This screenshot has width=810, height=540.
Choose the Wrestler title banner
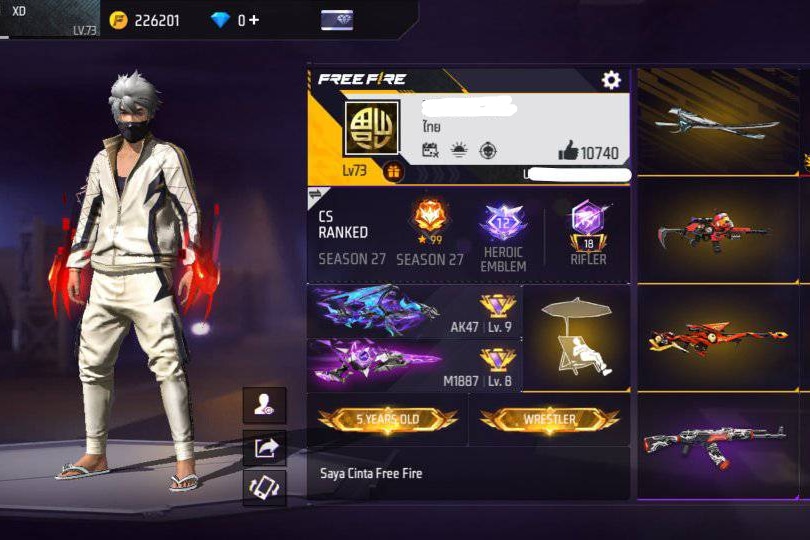(549, 419)
